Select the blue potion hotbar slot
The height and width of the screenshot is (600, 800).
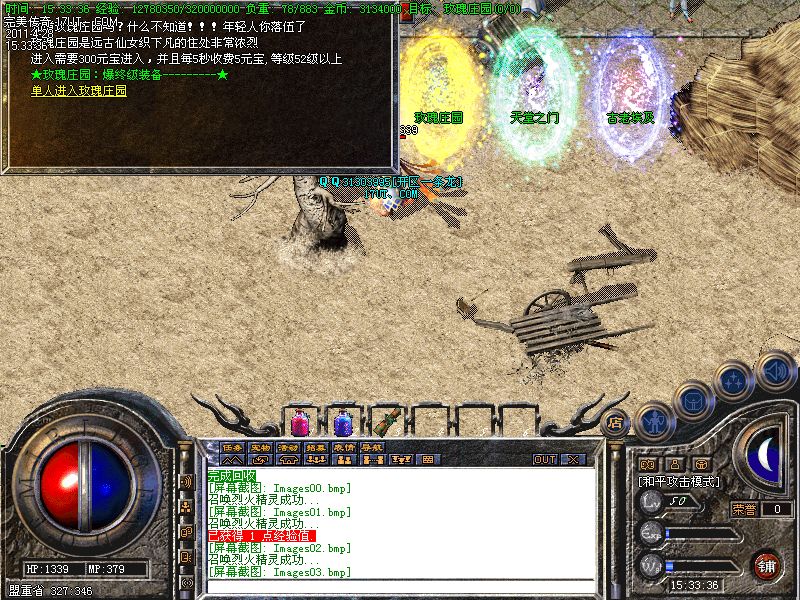click(x=342, y=421)
